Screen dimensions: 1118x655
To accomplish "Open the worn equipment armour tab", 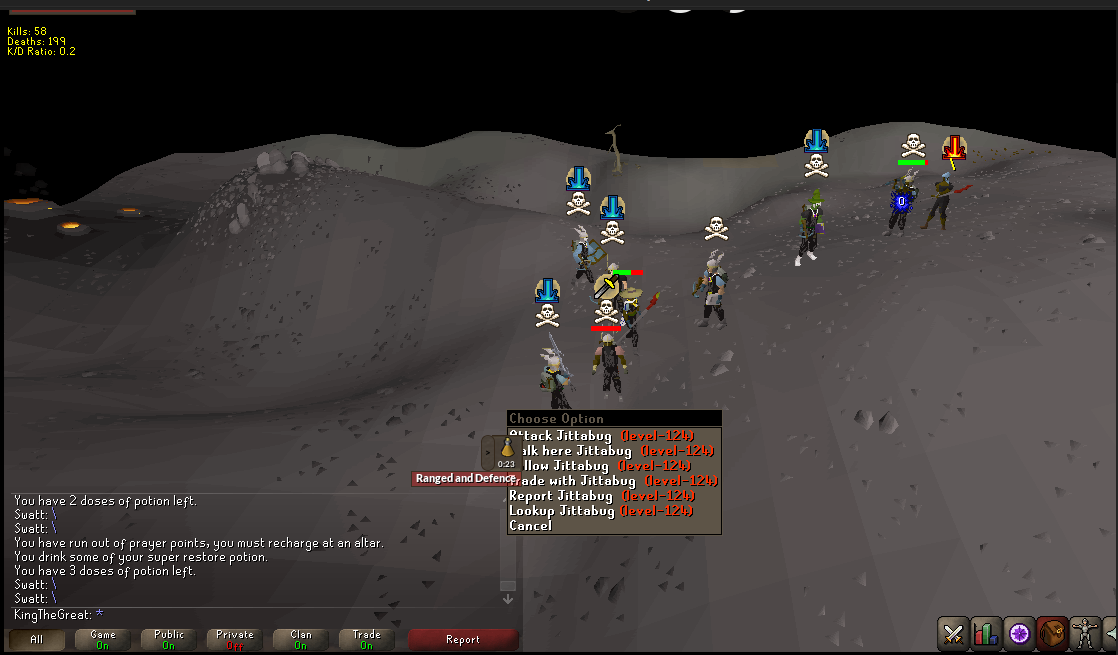I will [x=1084, y=633].
